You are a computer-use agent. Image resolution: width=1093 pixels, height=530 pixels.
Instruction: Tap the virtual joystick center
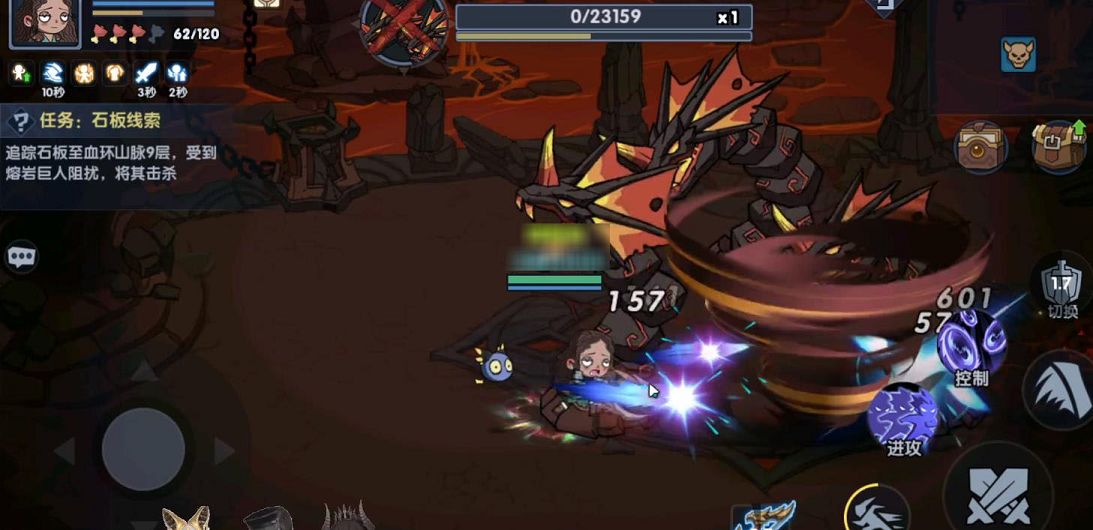pyautogui.click(x=143, y=447)
